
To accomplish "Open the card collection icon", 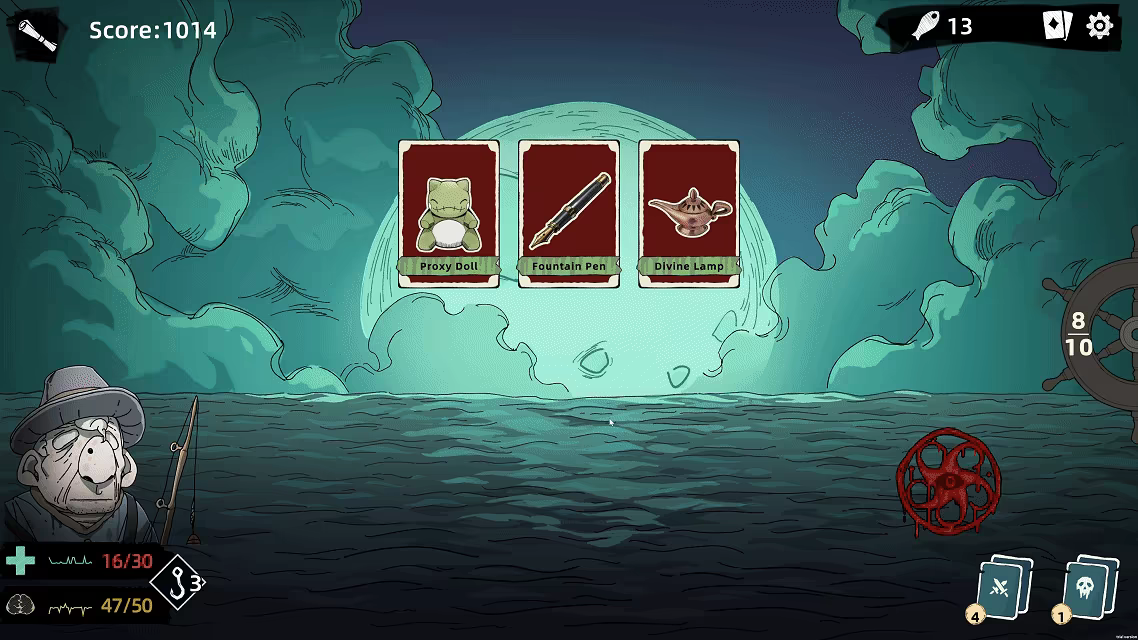I will (x=1056, y=26).
